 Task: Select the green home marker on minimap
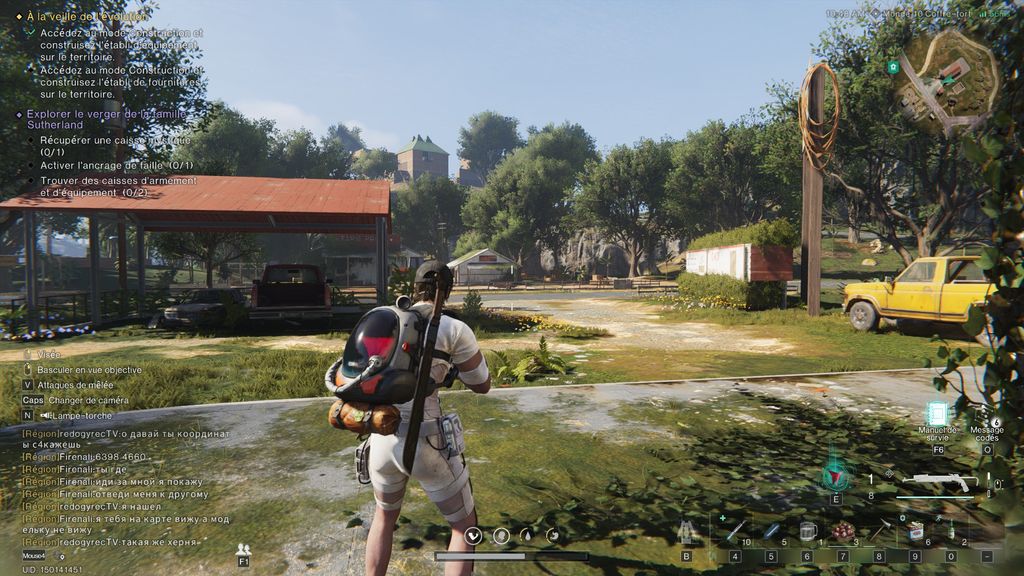click(892, 67)
